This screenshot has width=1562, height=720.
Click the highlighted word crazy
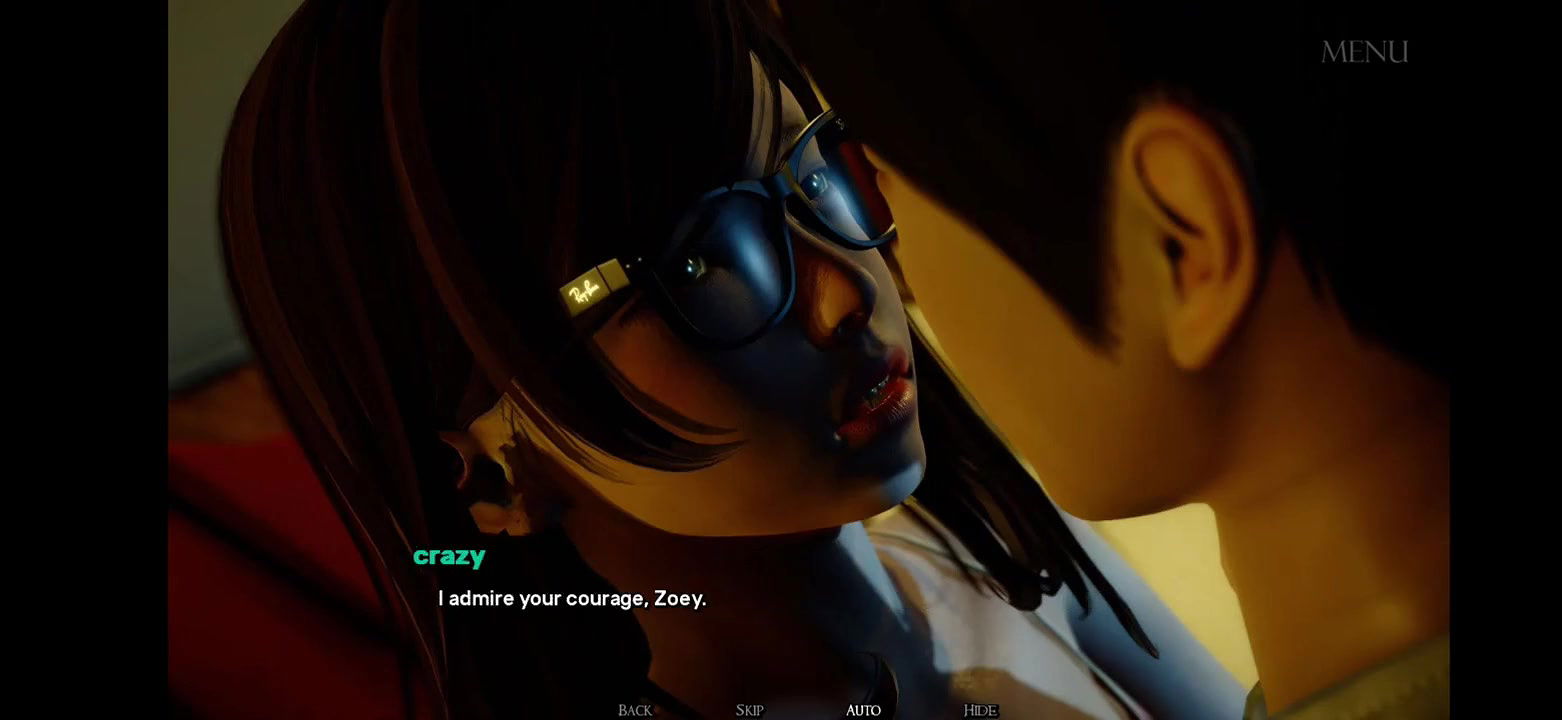tap(449, 556)
